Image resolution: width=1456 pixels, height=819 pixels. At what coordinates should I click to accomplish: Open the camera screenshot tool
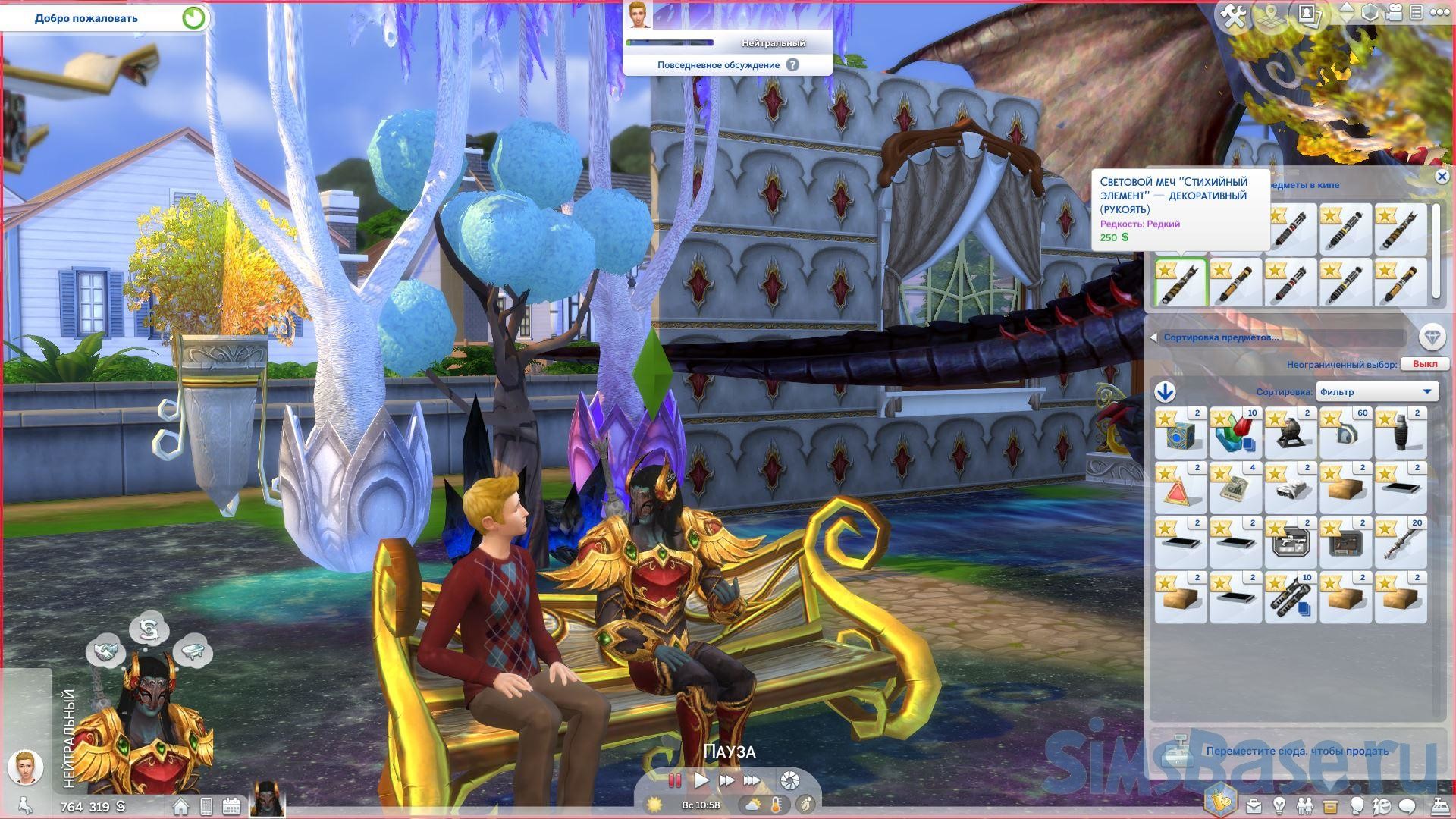789,780
